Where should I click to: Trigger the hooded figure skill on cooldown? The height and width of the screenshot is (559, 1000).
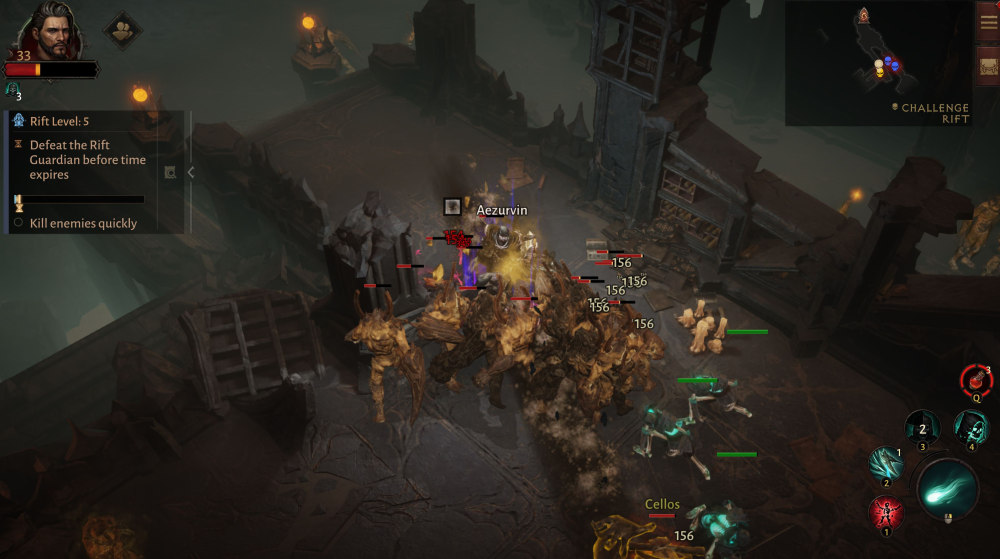tap(922, 429)
